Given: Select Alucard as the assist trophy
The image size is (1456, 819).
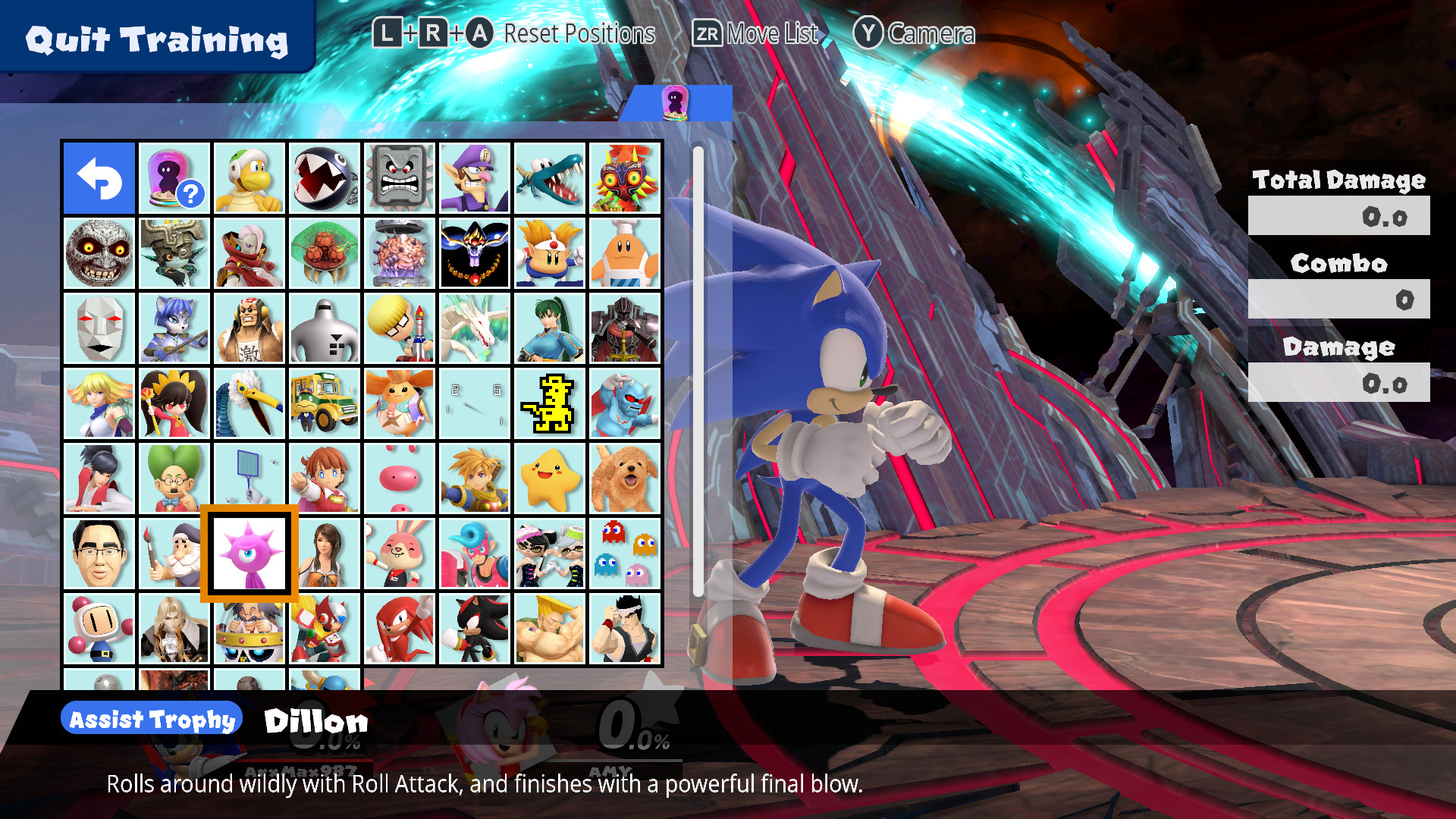Looking at the screenshot, I should point(174,627).
